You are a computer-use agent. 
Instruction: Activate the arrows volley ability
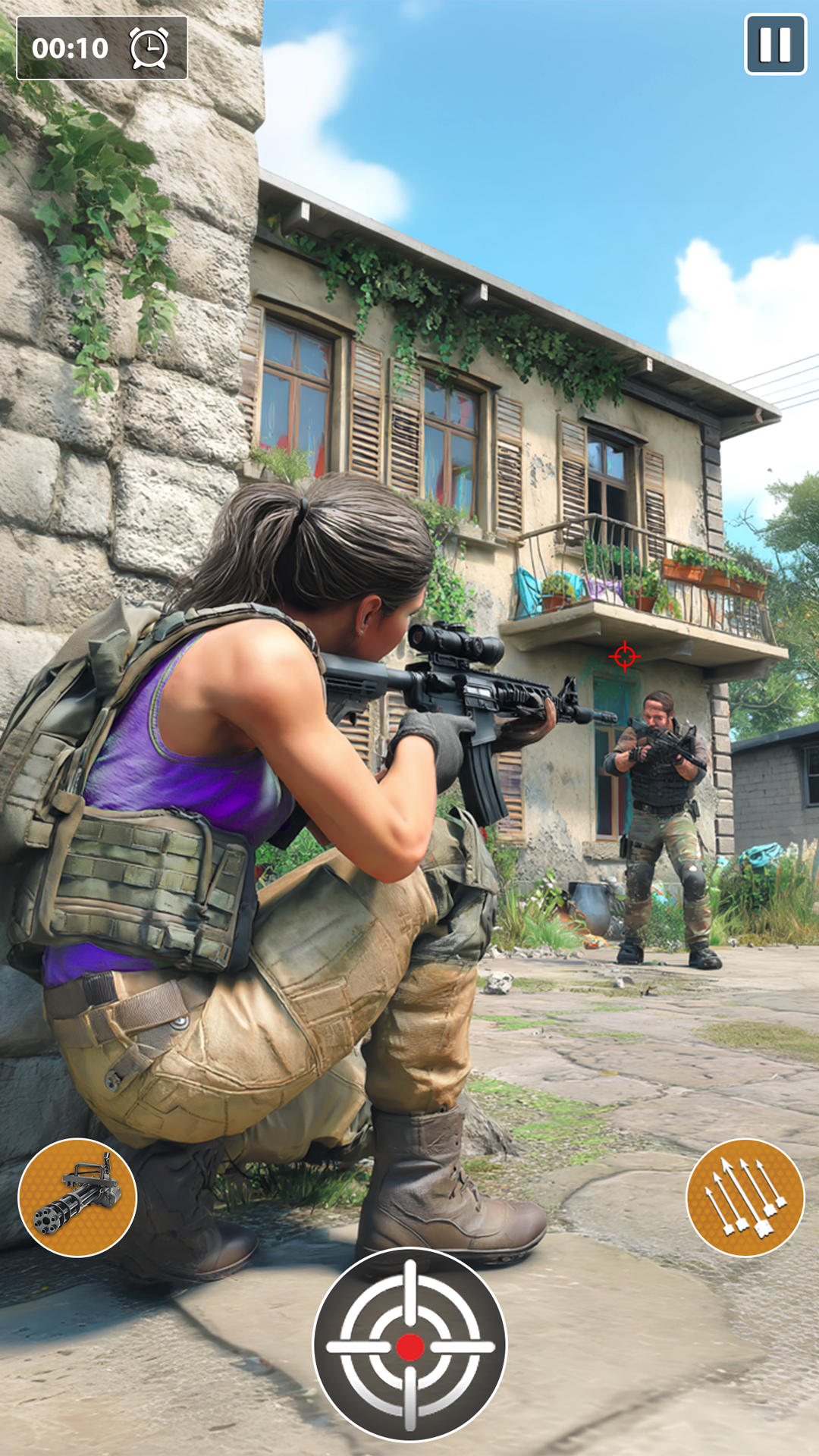click(745, 1197)
